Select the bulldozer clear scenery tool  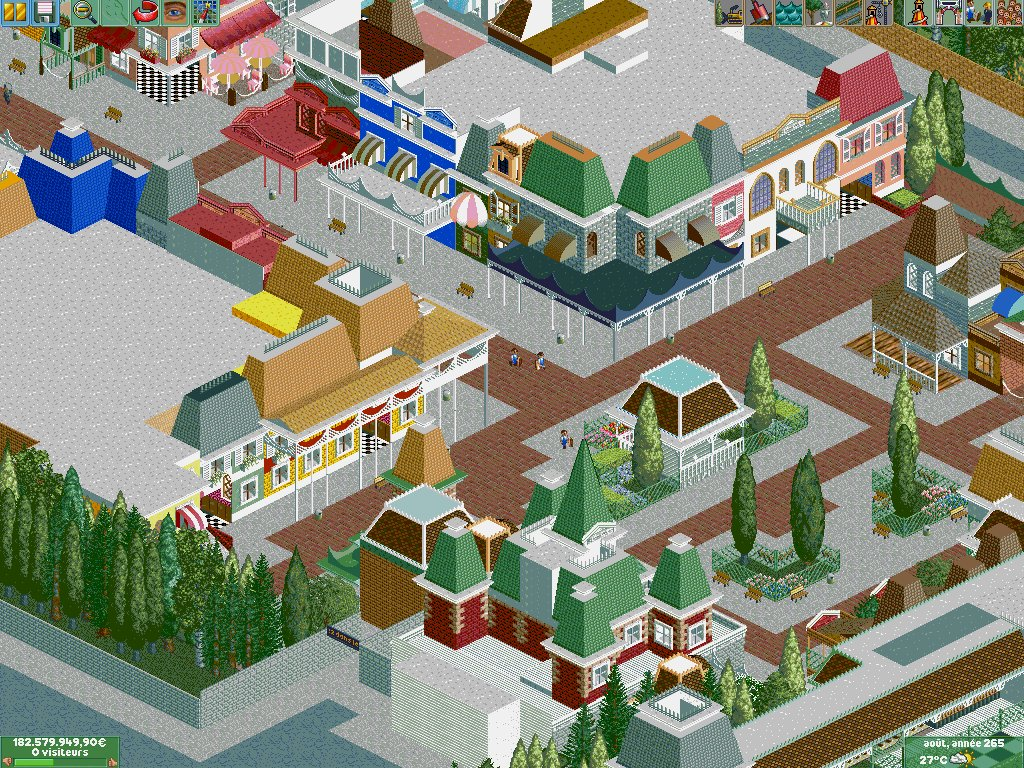729,12
